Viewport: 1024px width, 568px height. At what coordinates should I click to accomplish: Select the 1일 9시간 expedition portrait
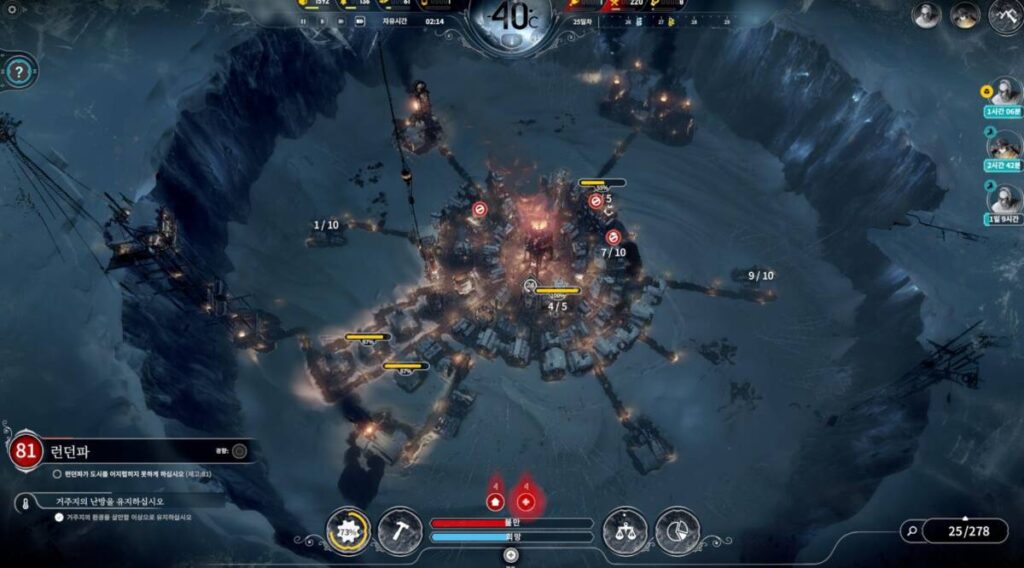pyautogui.click(x=1004, y=198)
